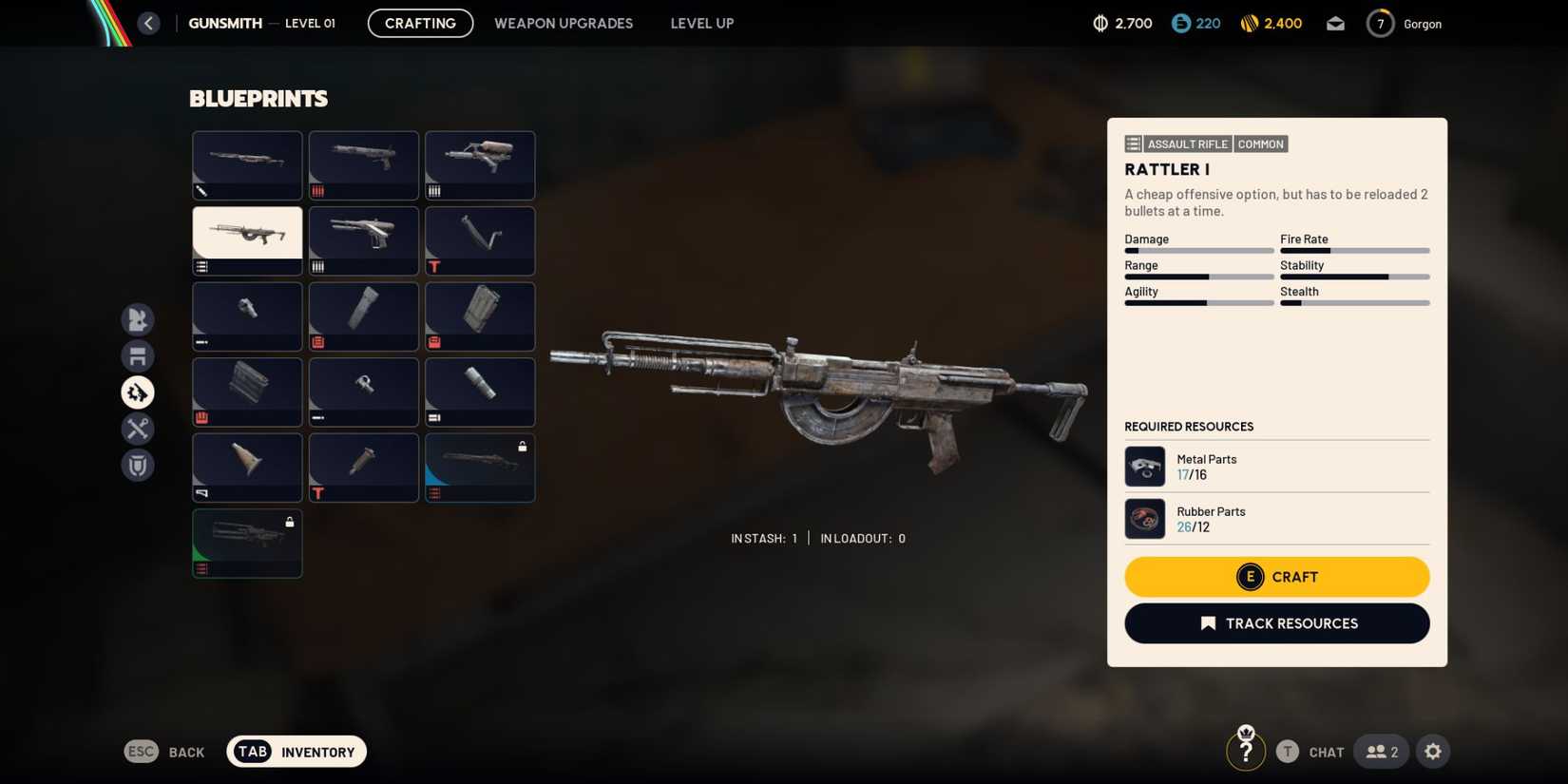This screenshot has height=784, width=1568.
Task: Switch to the Weapon Upgrades tab
Action: (x=563, y=23)
